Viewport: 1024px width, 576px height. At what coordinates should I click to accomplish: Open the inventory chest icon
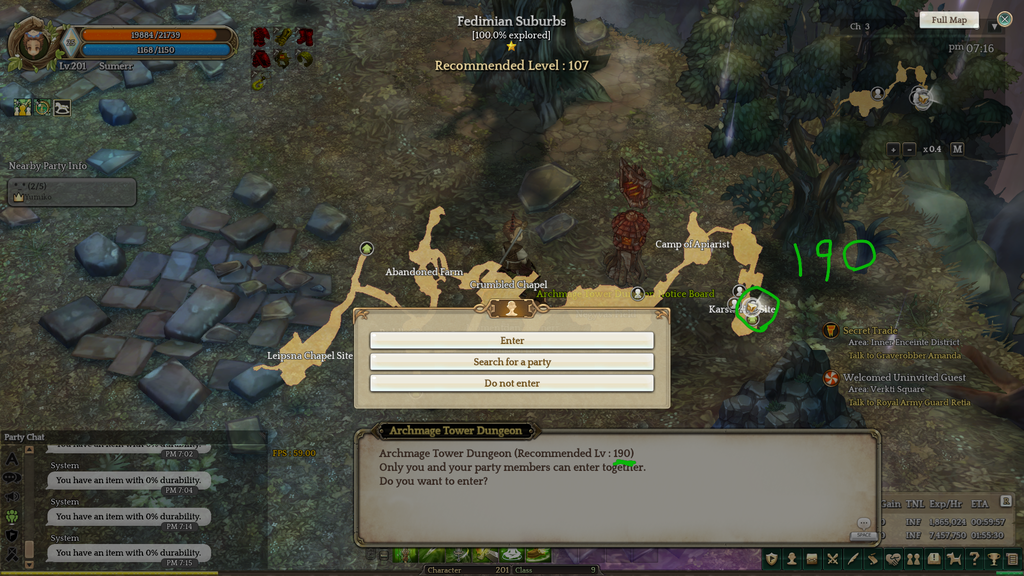(x=811, y=559)
